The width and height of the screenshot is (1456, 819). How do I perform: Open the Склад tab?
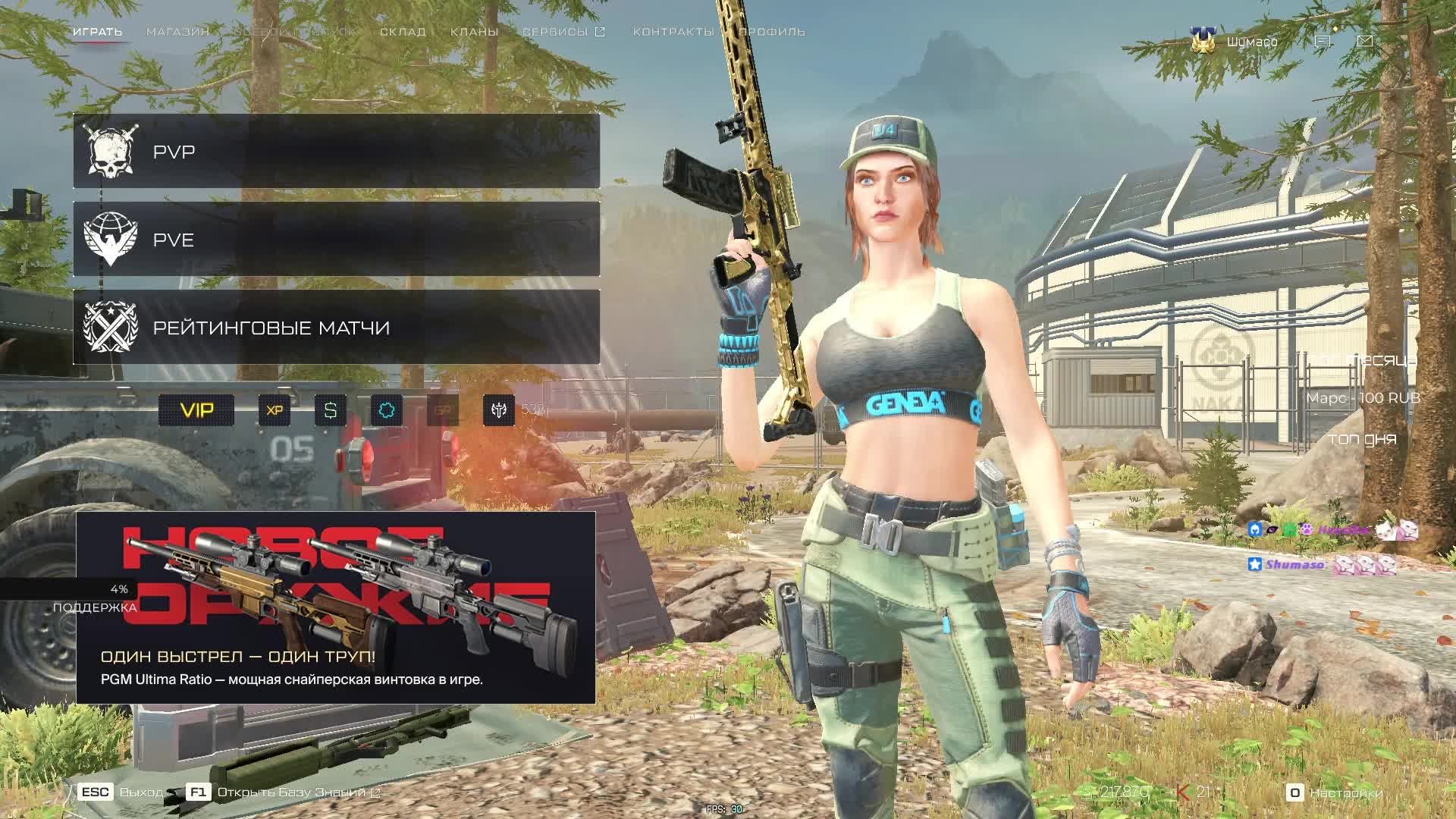point(403,32)
